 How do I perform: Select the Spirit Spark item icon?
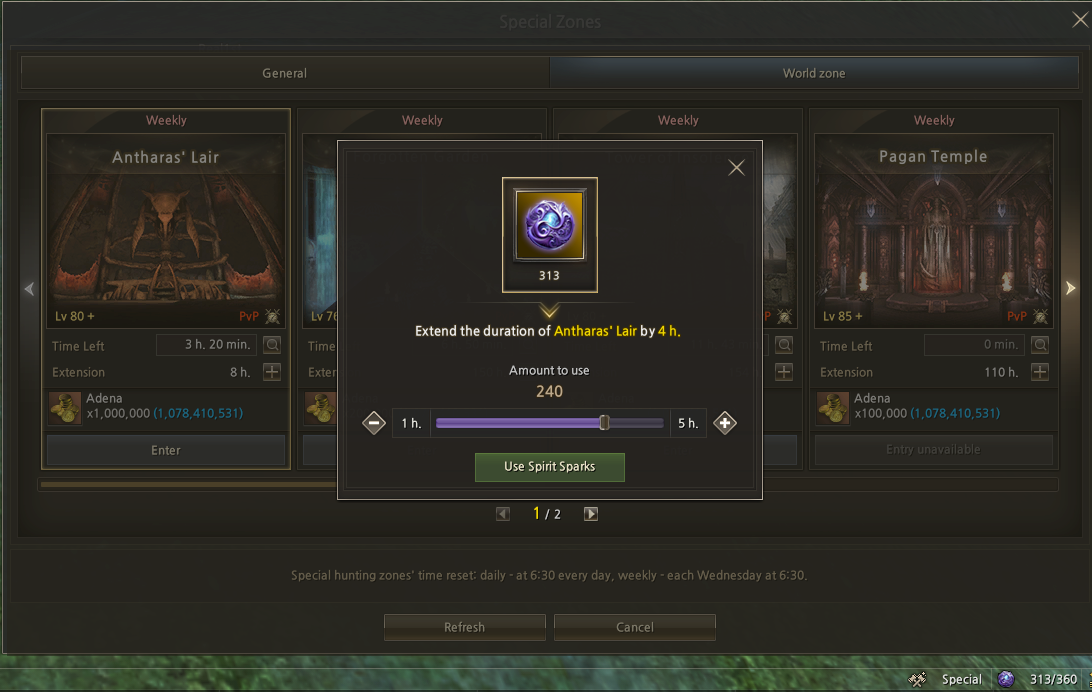(549, 225)
